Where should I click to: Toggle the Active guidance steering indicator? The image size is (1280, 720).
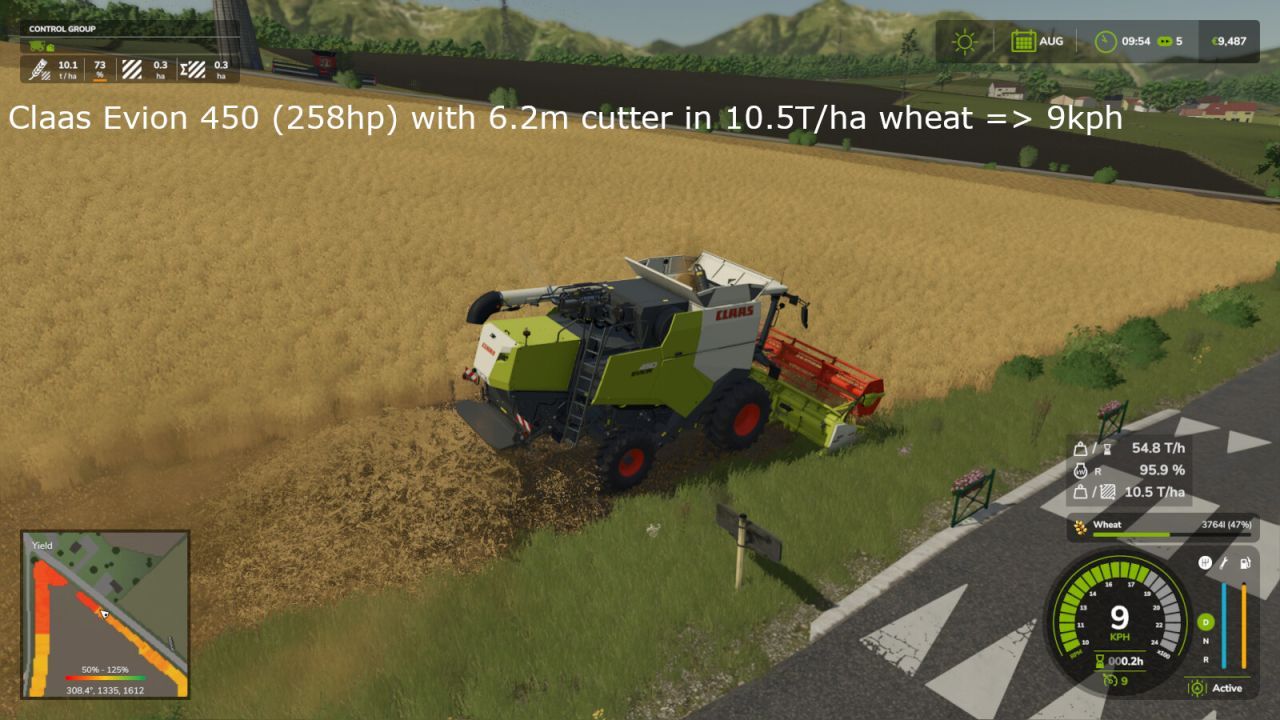1215,688
